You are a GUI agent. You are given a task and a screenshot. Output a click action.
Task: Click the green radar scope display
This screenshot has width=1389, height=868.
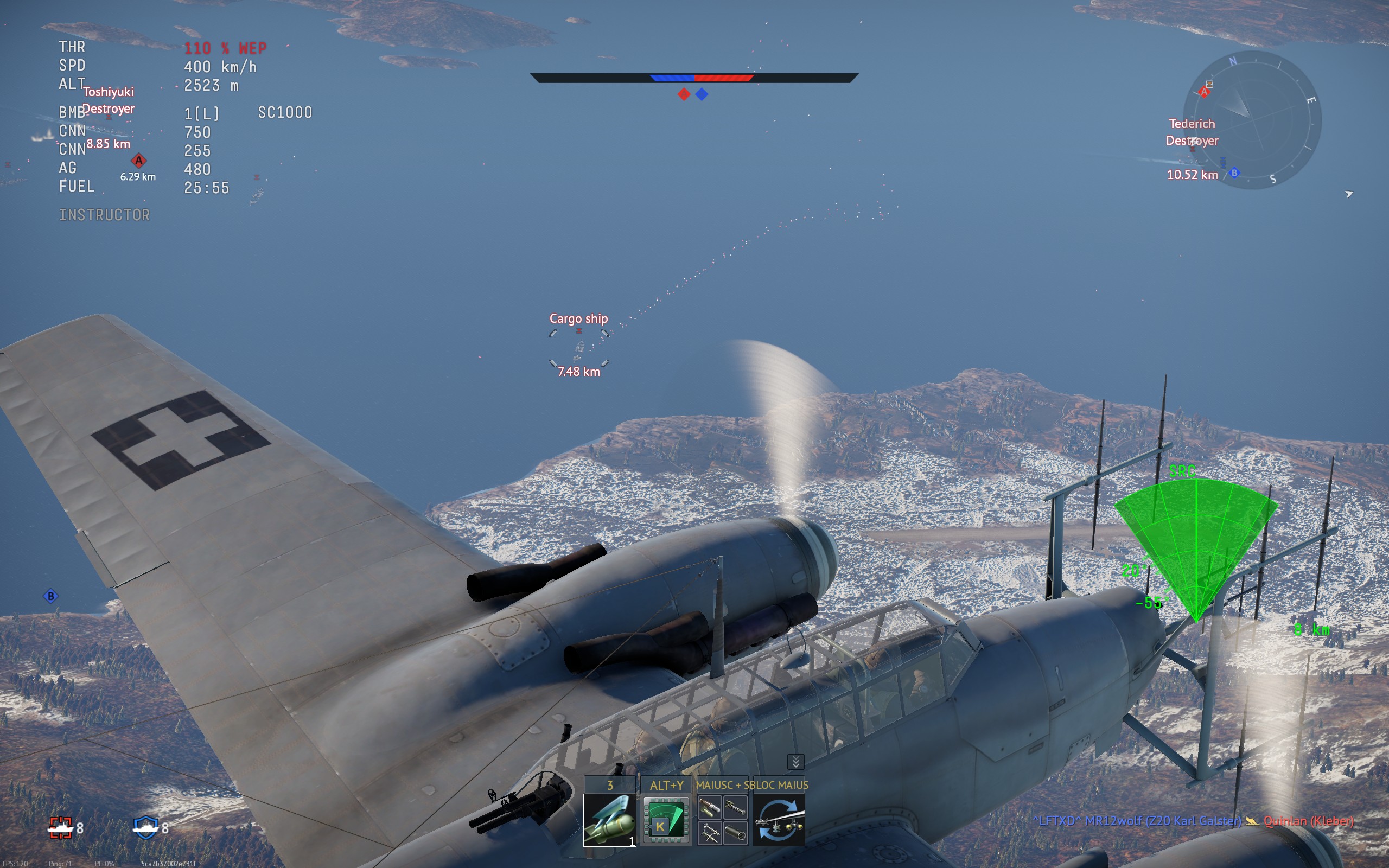pos(1196,545)
